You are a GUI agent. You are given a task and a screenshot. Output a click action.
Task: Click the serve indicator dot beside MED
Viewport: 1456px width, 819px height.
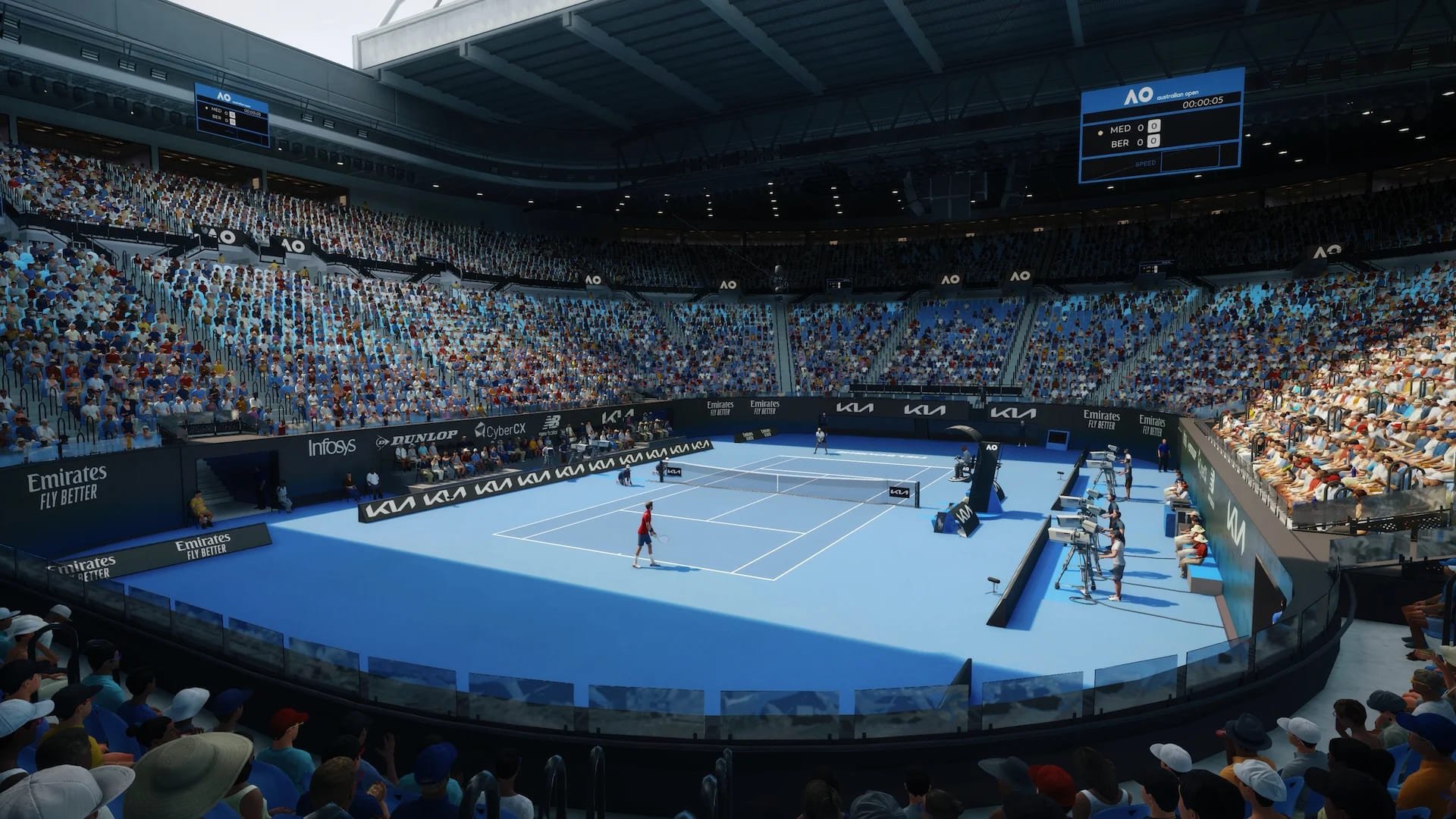(x=1100, y=133)
